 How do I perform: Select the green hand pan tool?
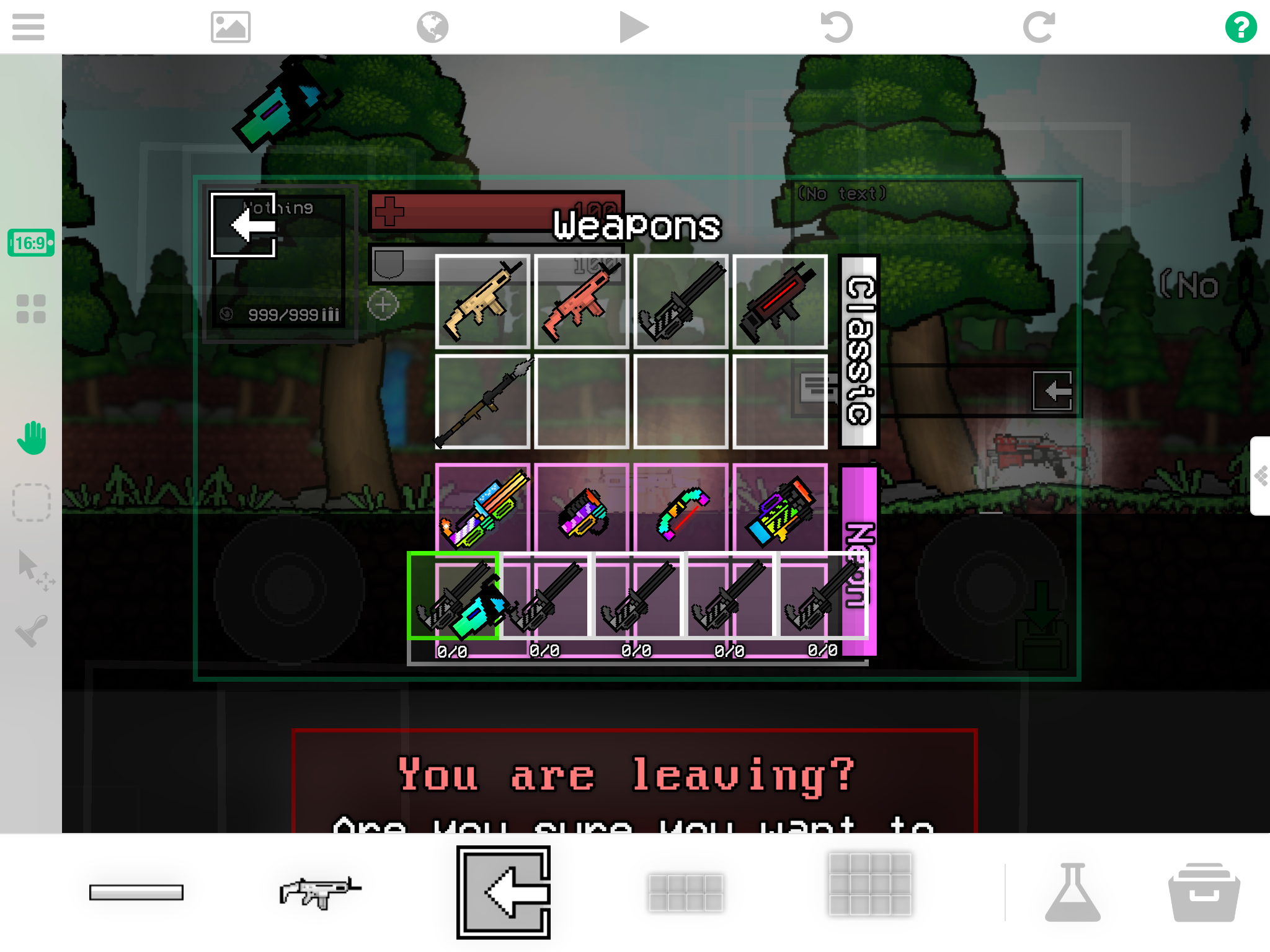[31, 438]
